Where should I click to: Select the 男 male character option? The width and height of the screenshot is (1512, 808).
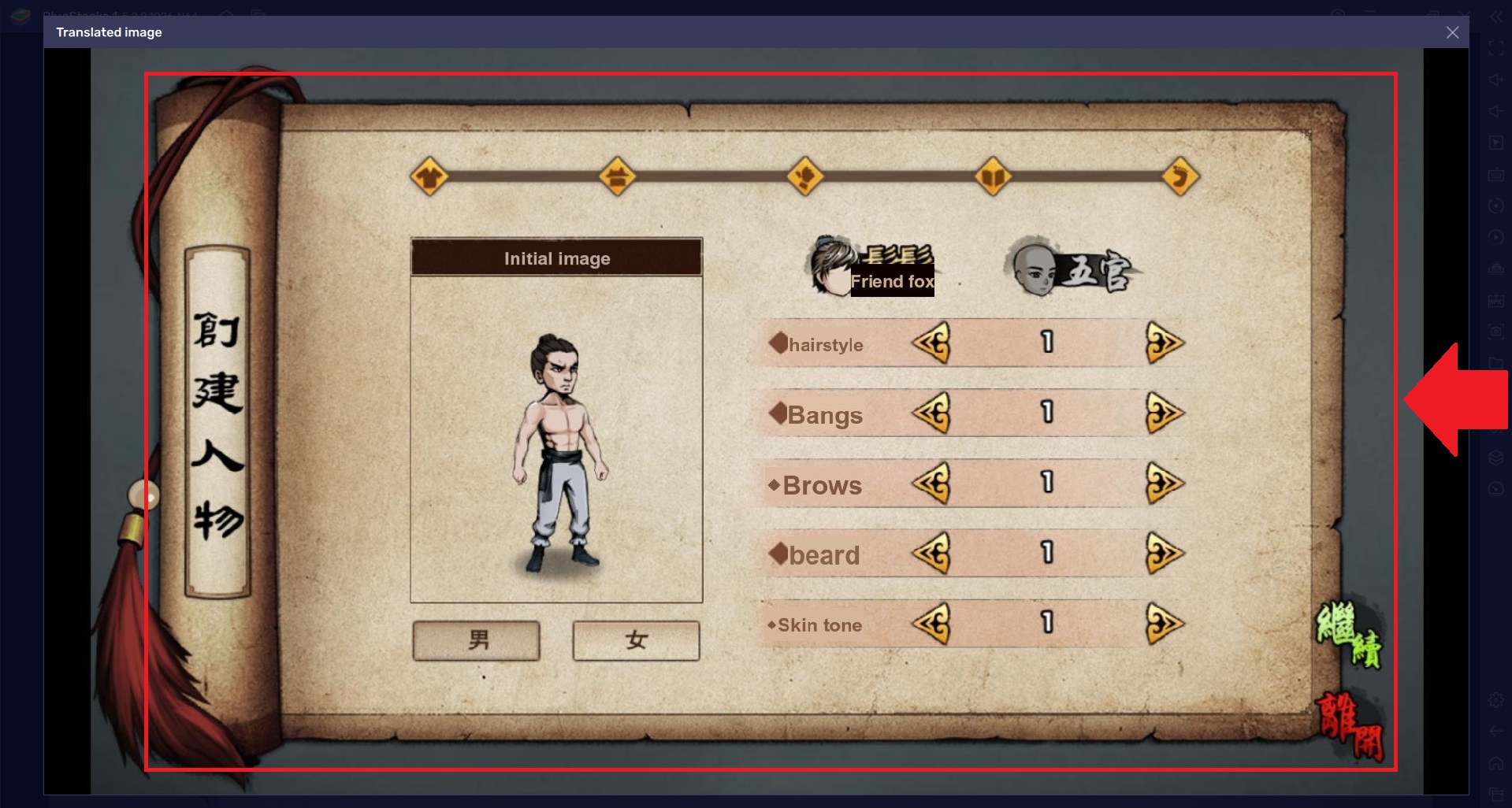point(476,640)
